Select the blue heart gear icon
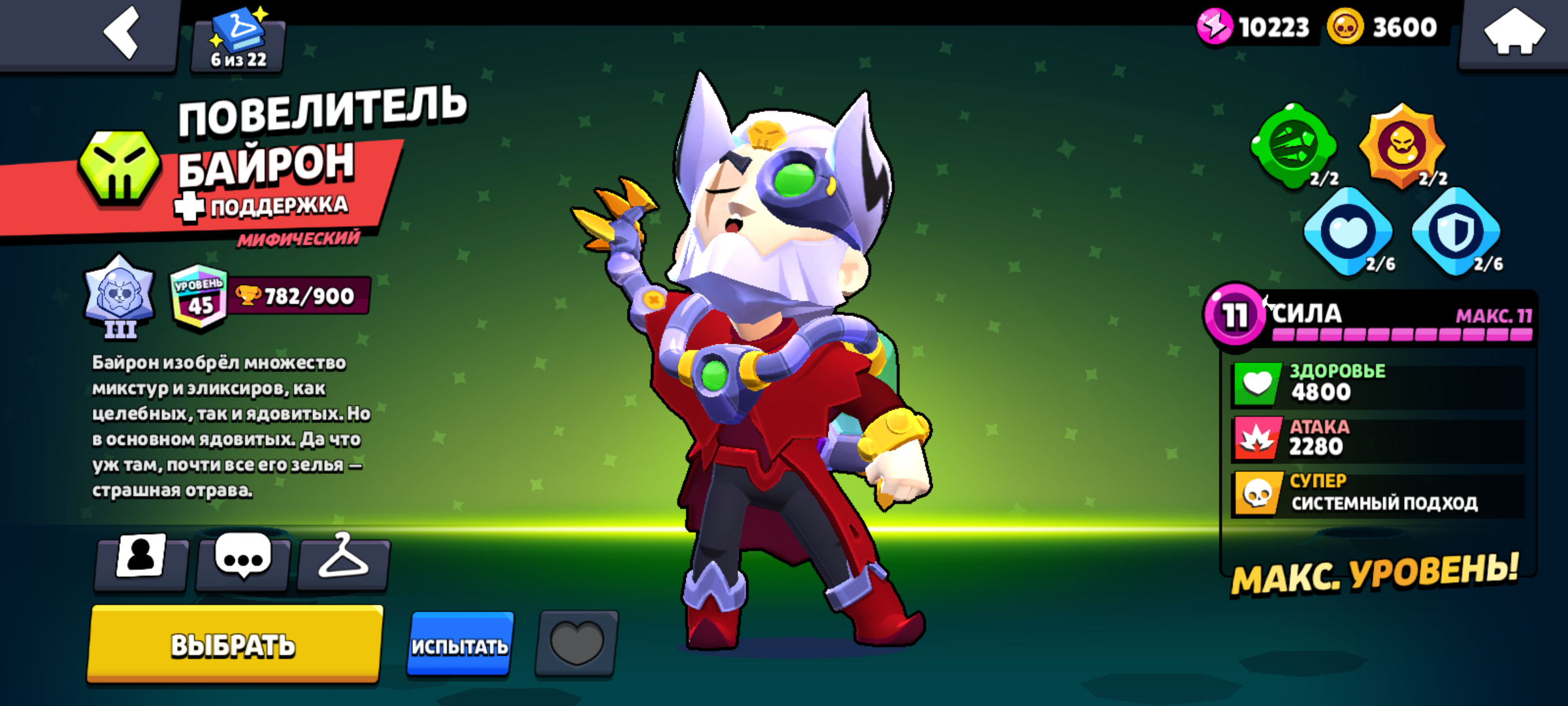 (x=1348, y=231)
